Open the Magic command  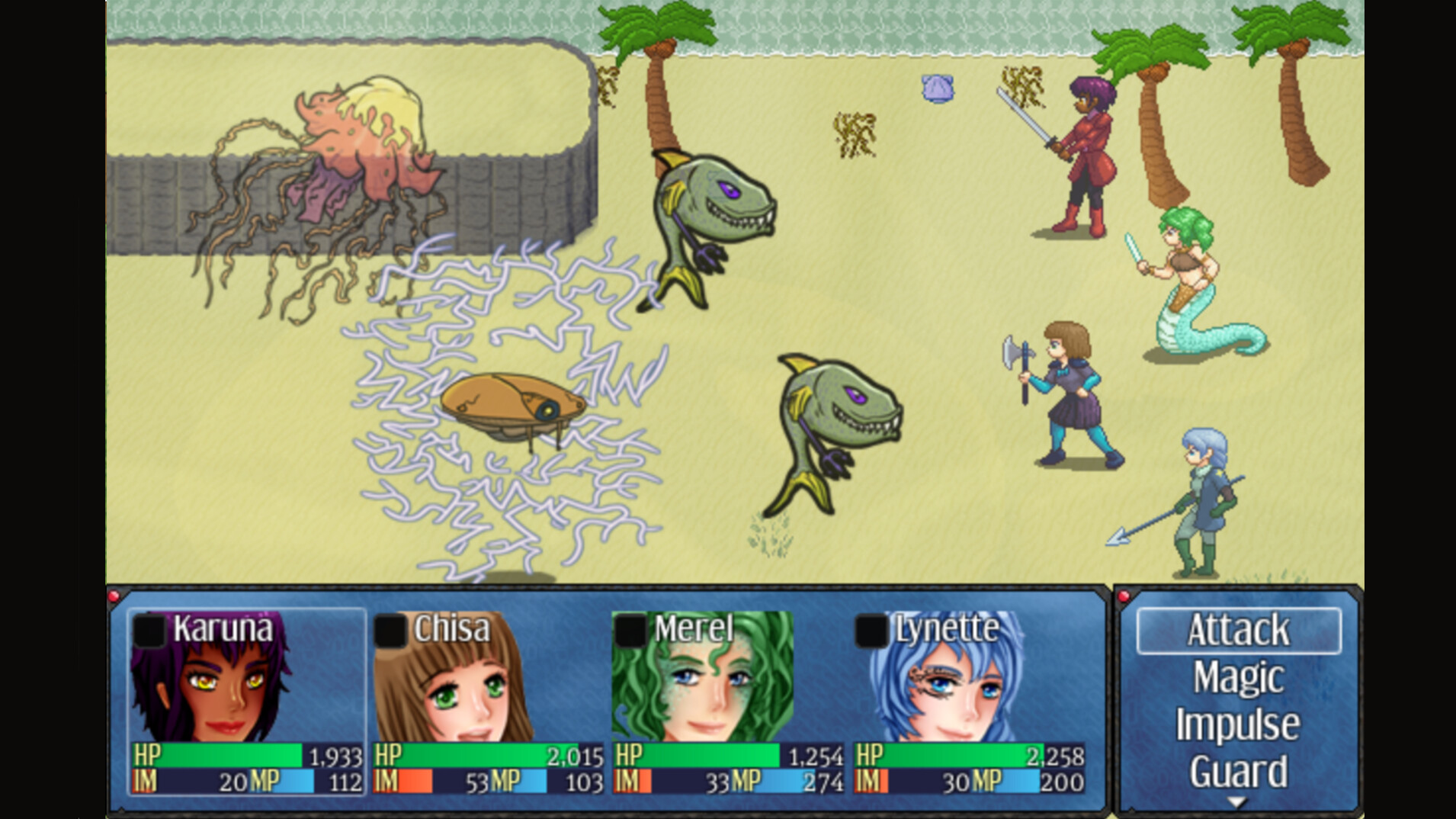coord(1240,676)
